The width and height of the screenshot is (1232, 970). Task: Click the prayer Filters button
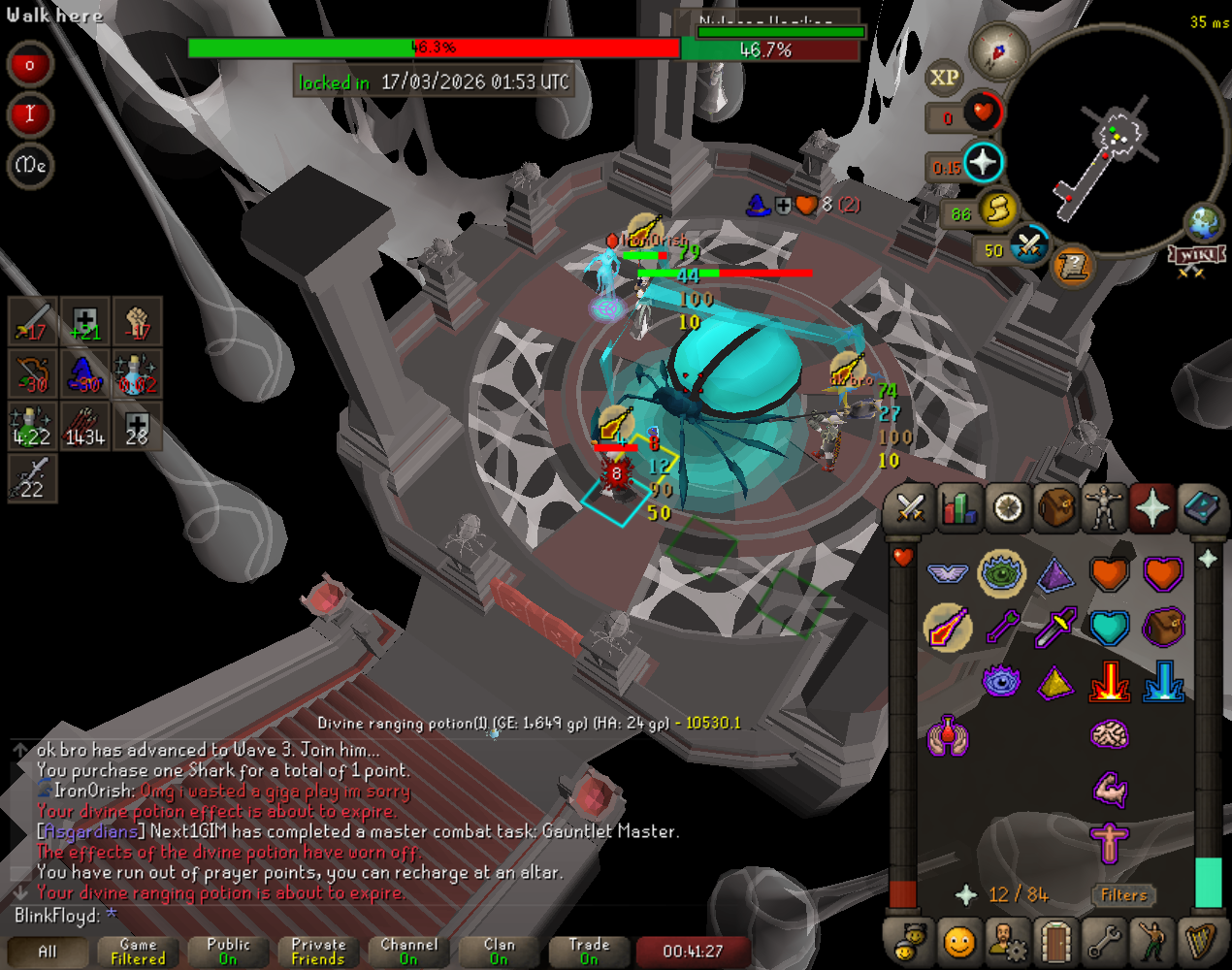click(1123, 895)
